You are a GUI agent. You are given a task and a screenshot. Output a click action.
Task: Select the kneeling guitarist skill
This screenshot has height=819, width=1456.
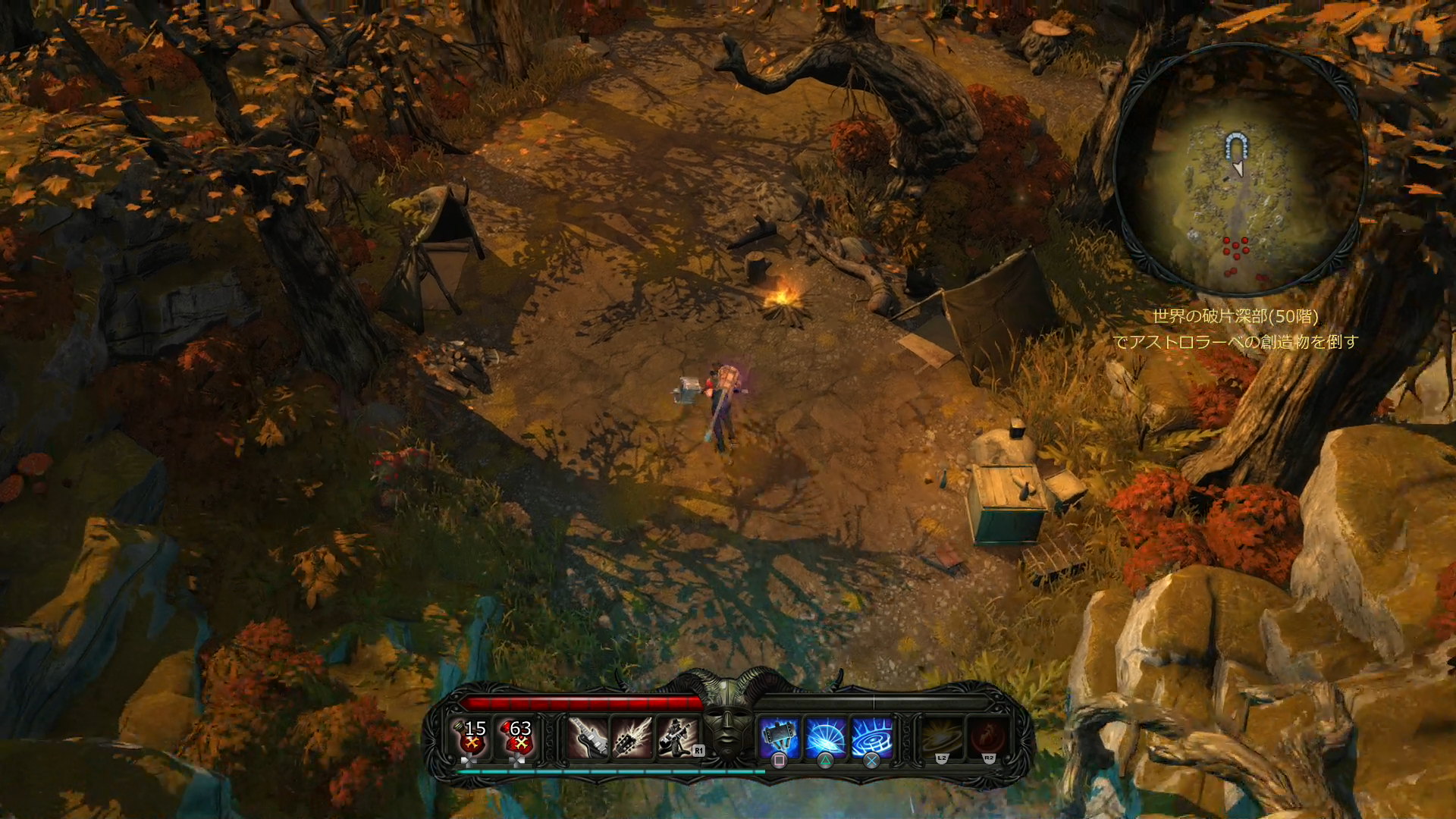pos(679,737)
